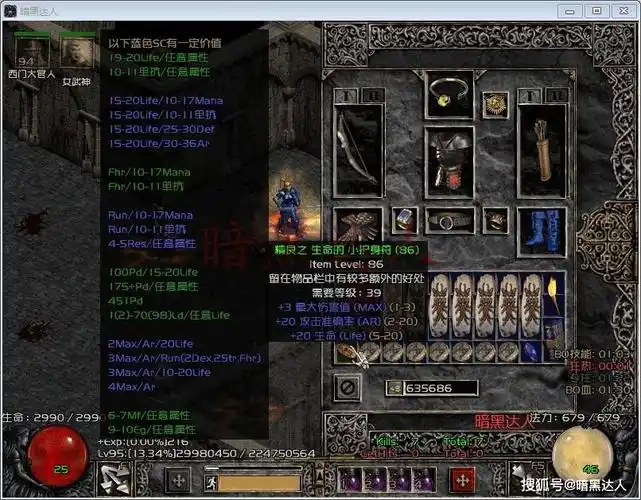Select the equipped bow weapon slot

[357, 148]
